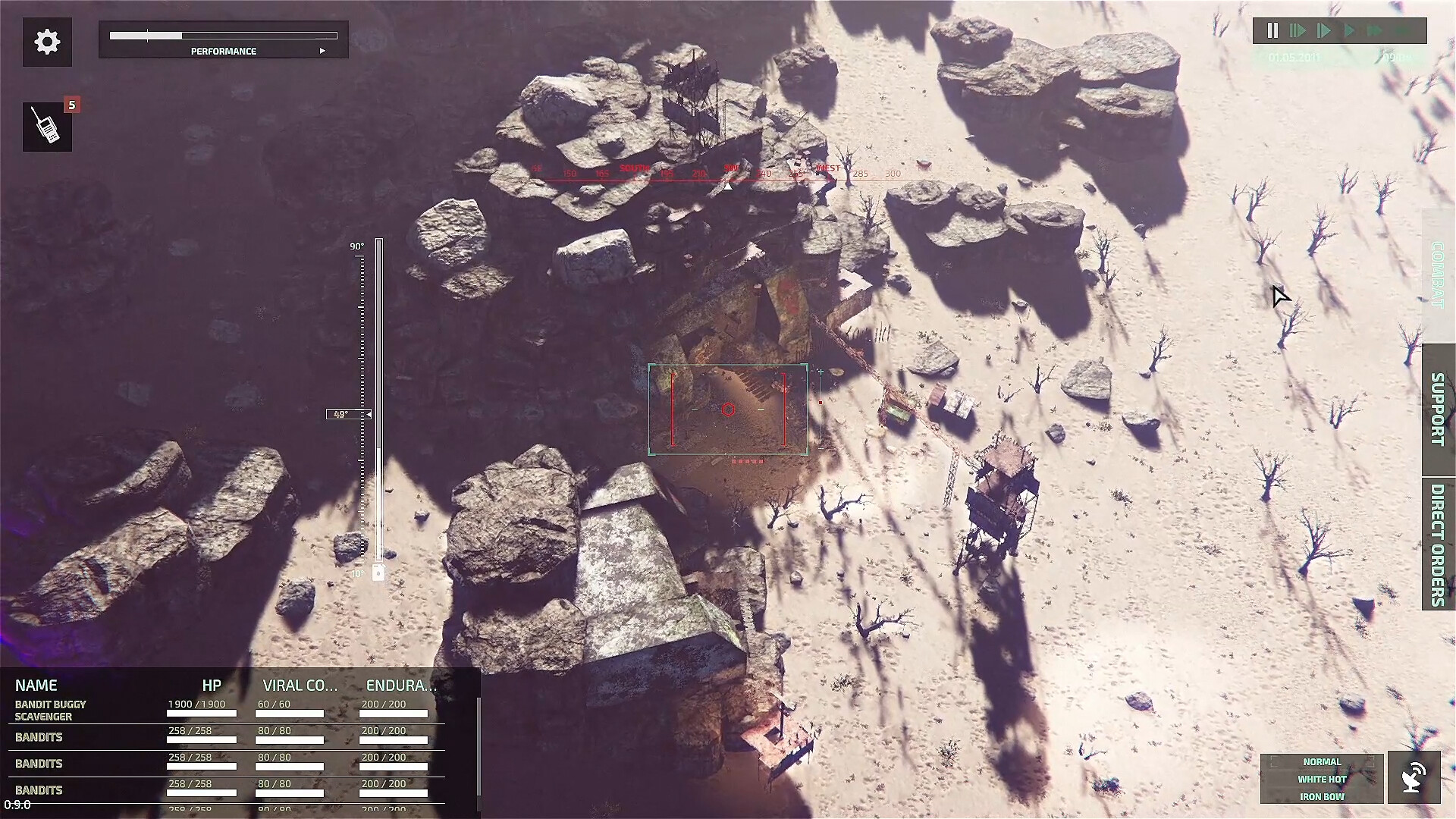
Task: Open the radio messages with 5 notifications
Action: click(x=47, y=127)
